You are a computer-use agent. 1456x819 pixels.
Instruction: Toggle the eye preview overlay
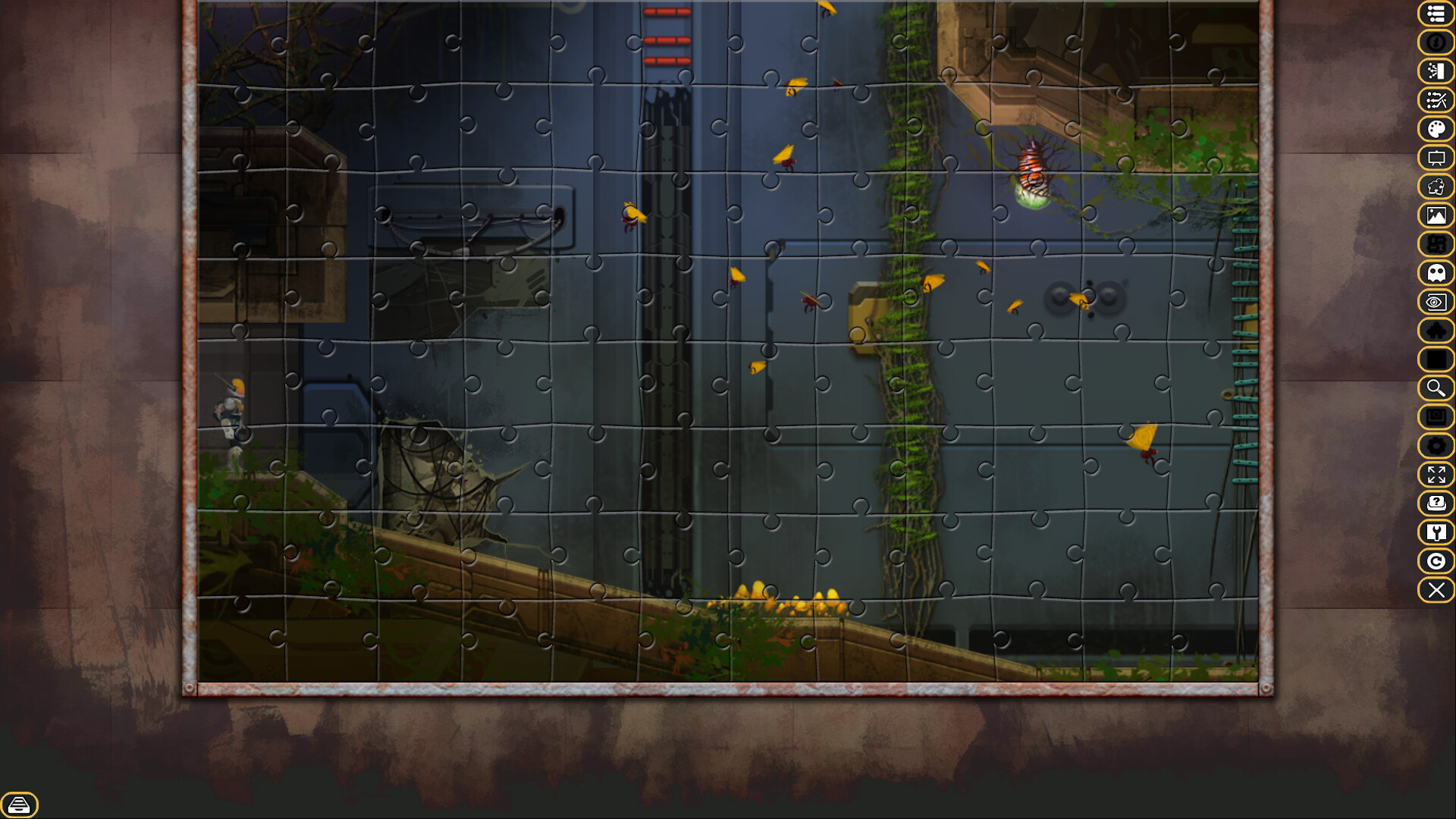point(1436,301)
